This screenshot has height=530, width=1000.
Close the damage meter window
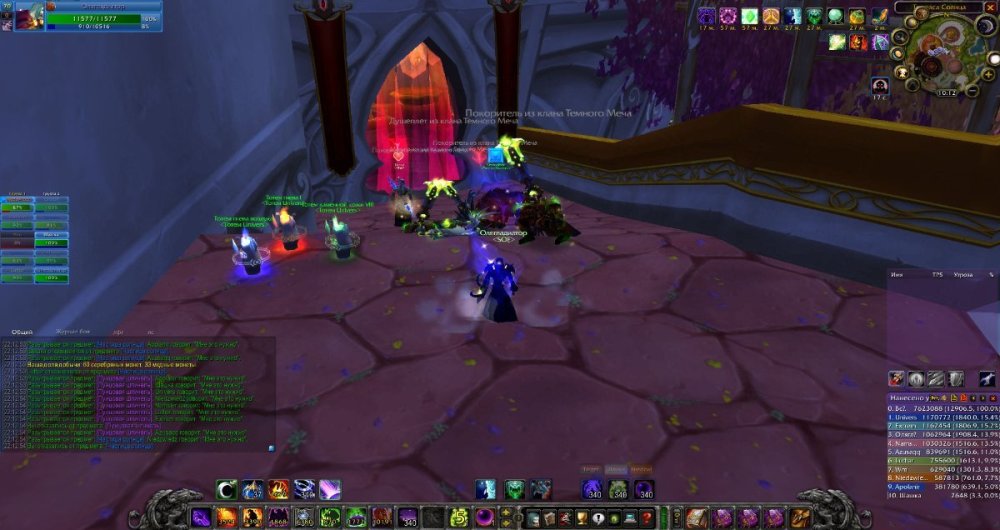(x=991, y=398)
